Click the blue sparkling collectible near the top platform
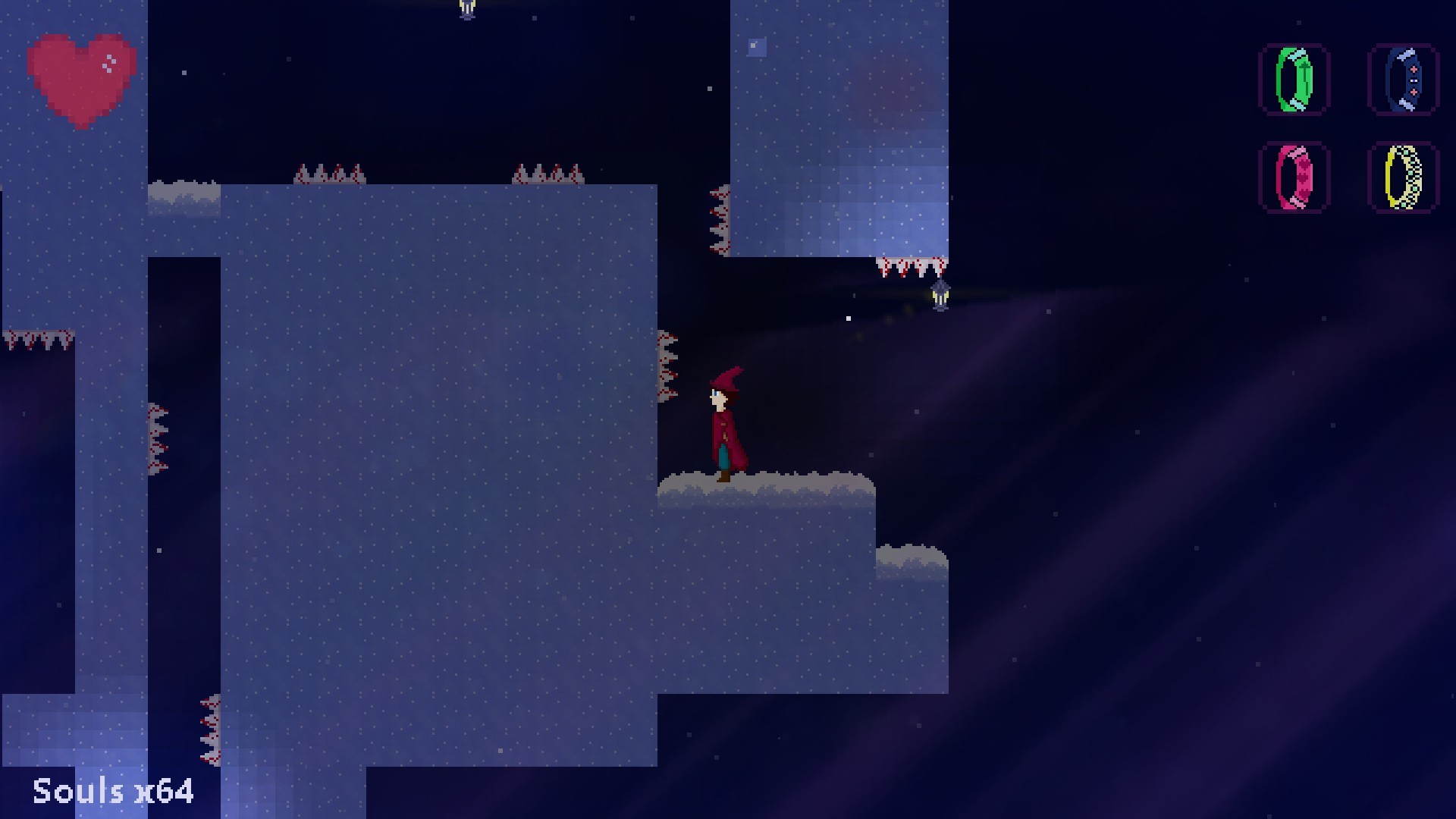 point(756,47)
